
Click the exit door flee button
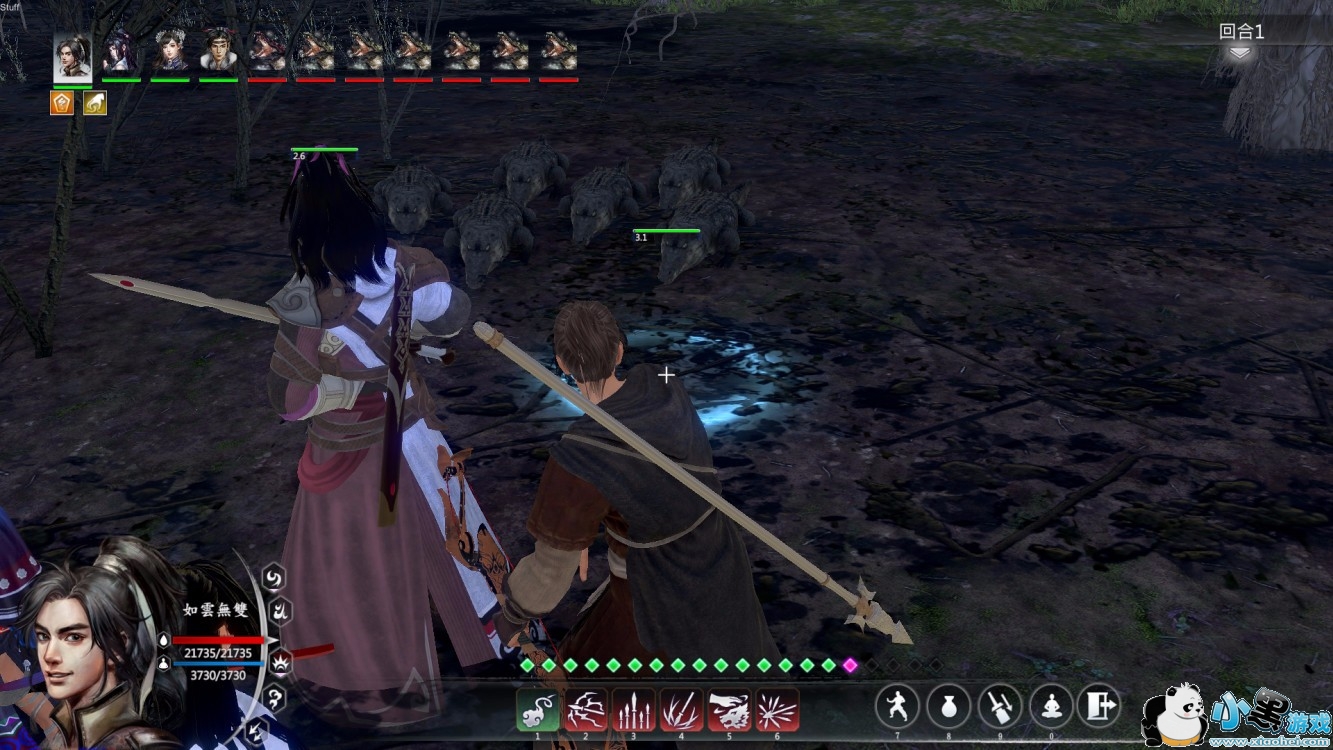(x=1100, y=706)
